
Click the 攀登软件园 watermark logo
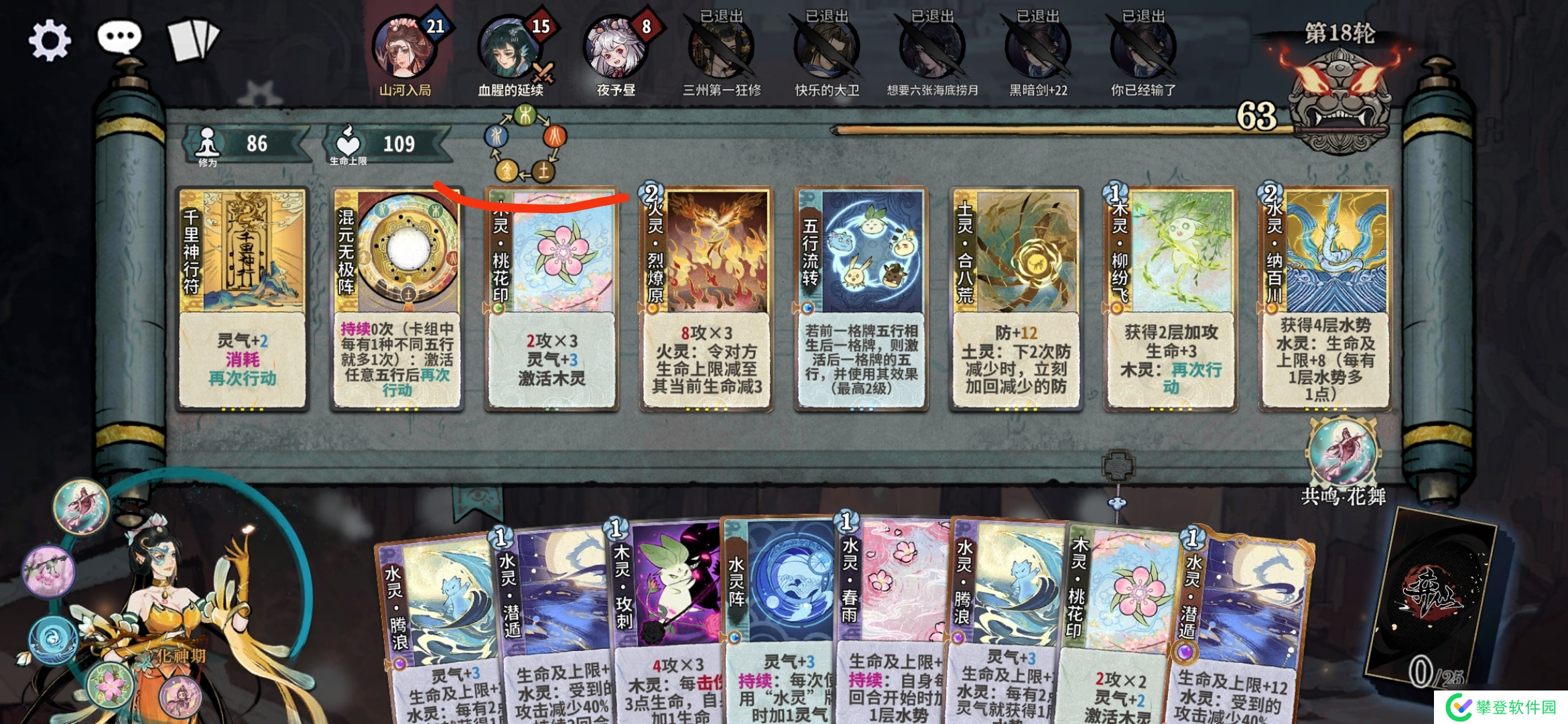(1501, 707)
